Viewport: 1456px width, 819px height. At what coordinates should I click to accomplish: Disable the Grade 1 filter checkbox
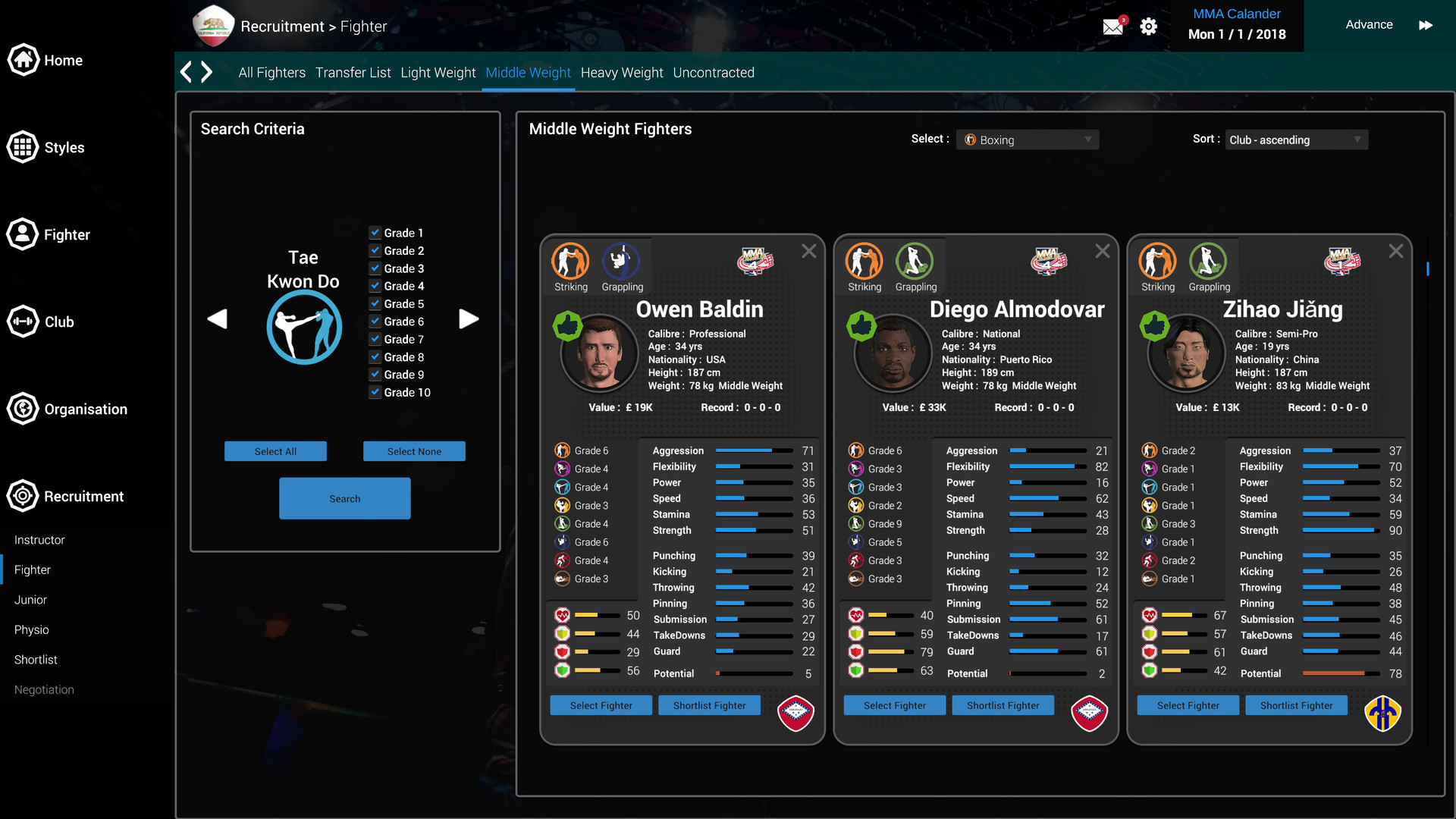[x=375, y=233]
